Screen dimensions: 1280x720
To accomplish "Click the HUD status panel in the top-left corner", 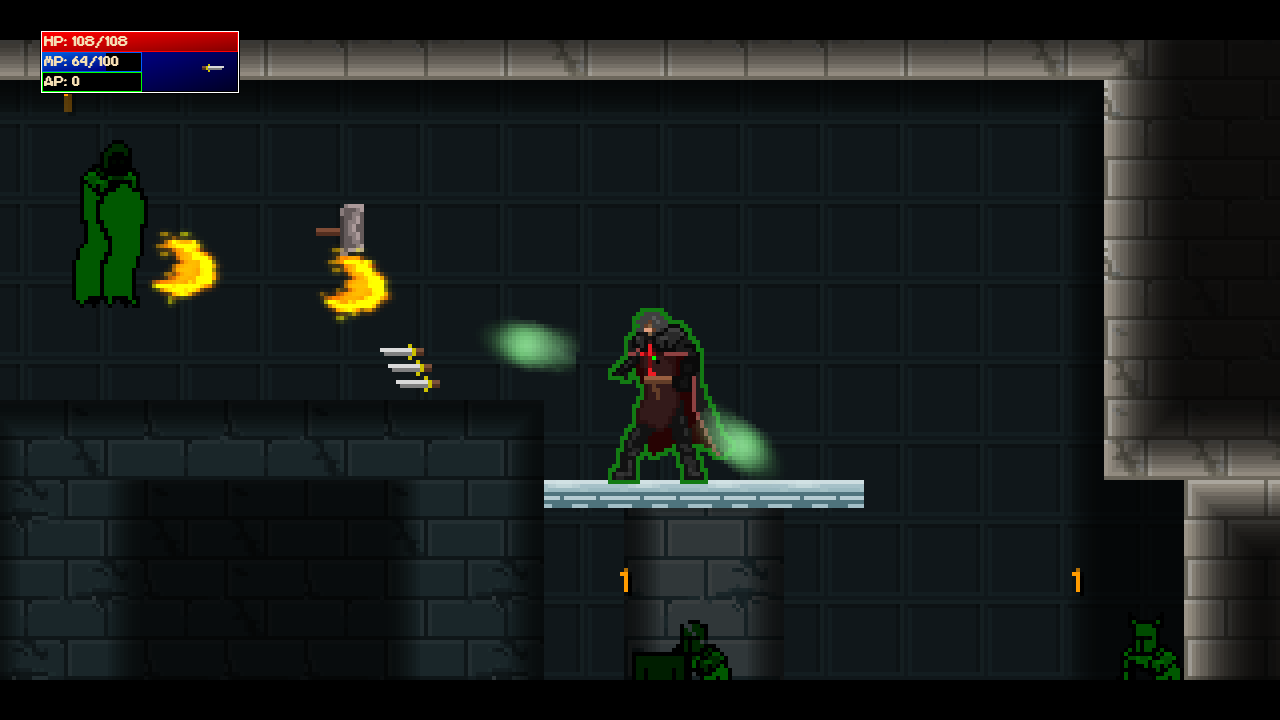I will [x=140, y=60].
